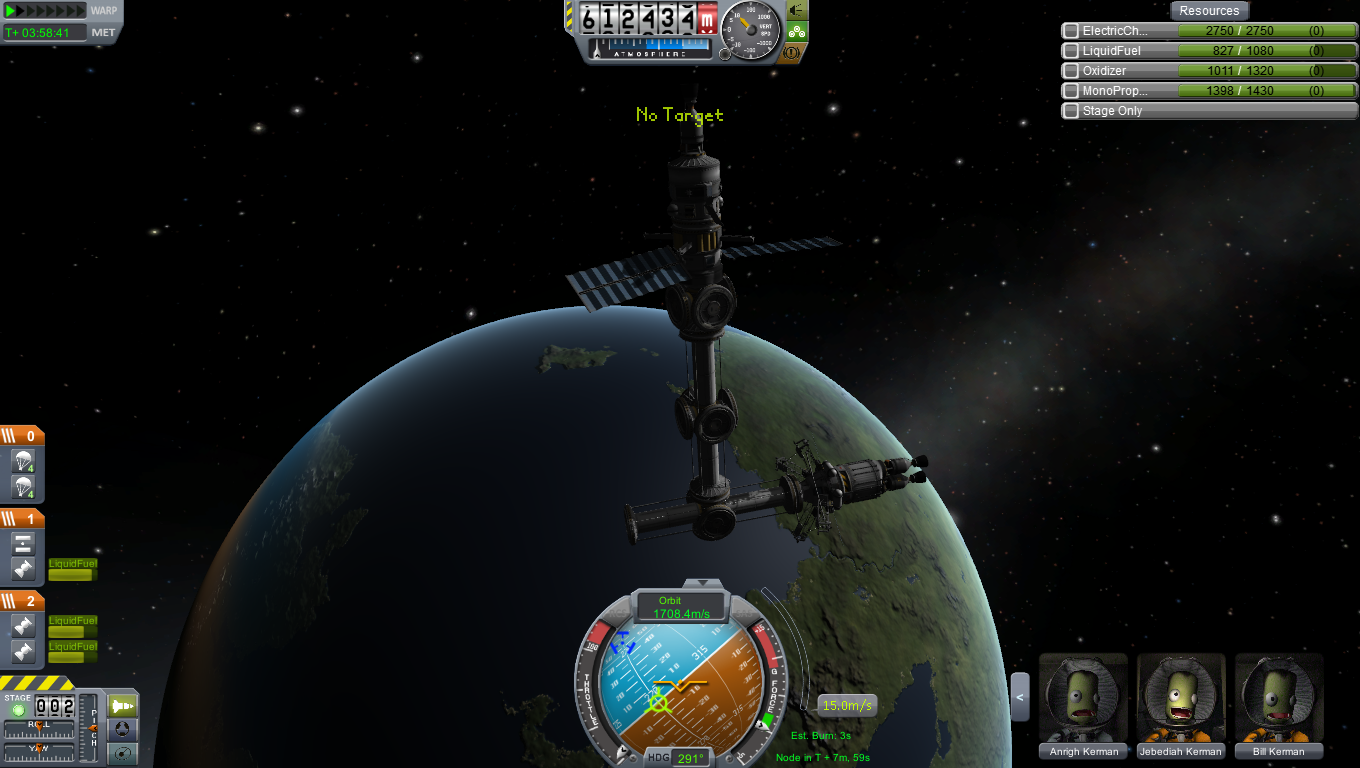Click Anrigh Kerman's crew portrait
Screen dimensions: 1360x768
1083,698
